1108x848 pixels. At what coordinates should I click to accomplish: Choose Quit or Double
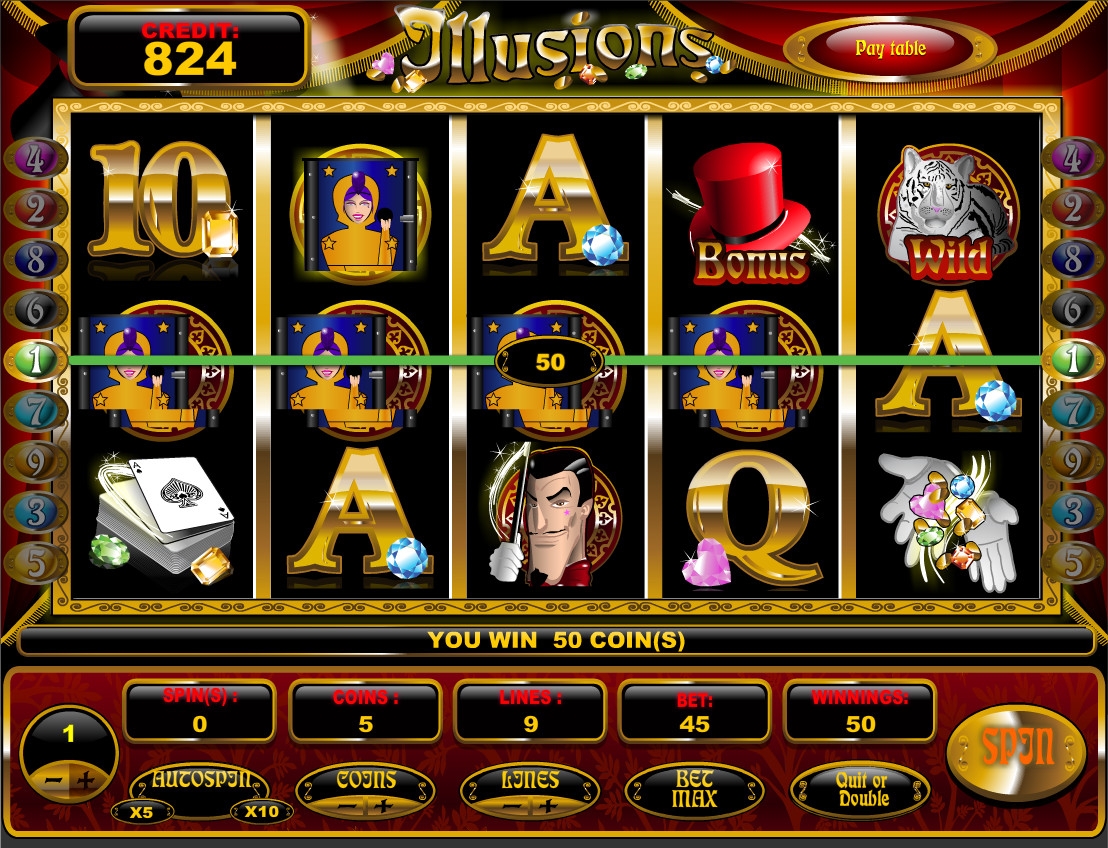click(x=862, y=790)
